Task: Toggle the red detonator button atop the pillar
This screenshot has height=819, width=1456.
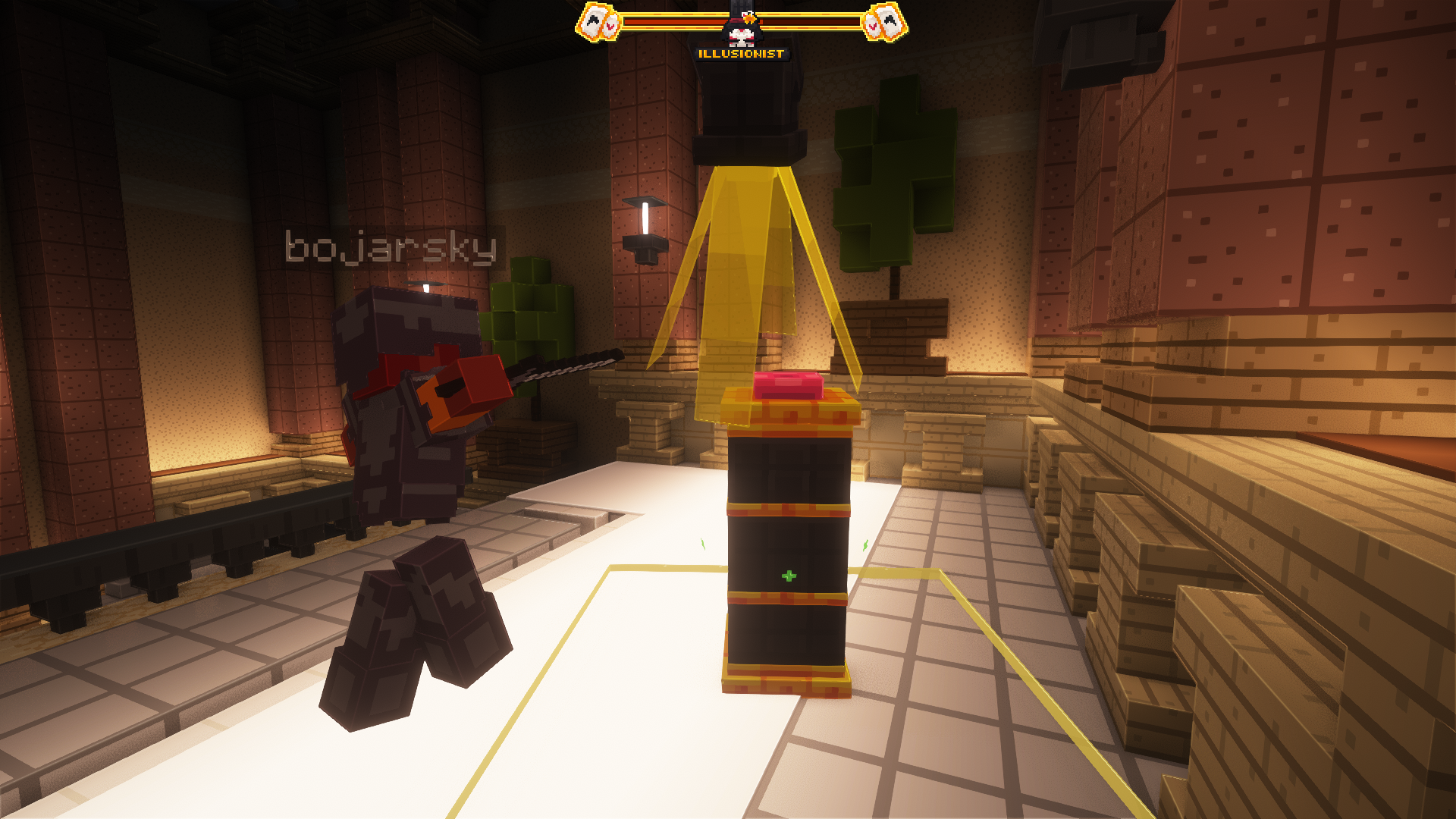Action: point(789,387)
